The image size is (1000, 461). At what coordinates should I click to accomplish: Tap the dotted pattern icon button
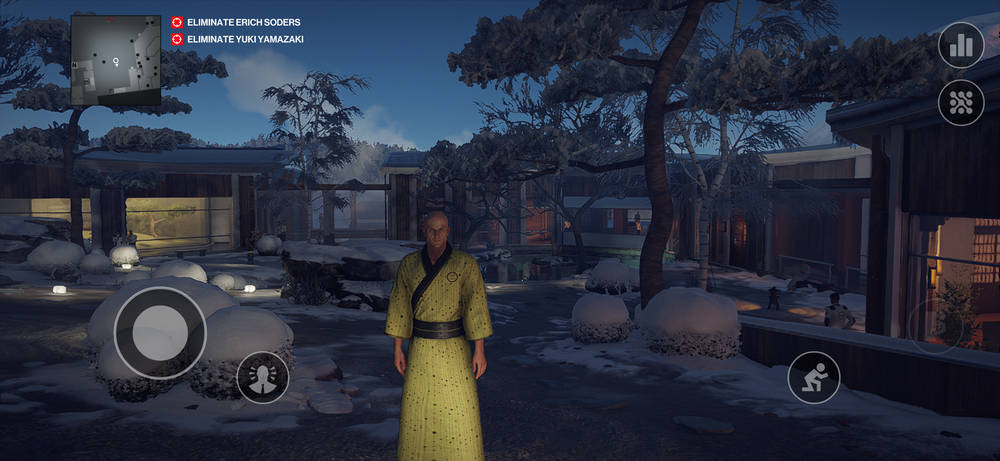(x=961, y=102)
